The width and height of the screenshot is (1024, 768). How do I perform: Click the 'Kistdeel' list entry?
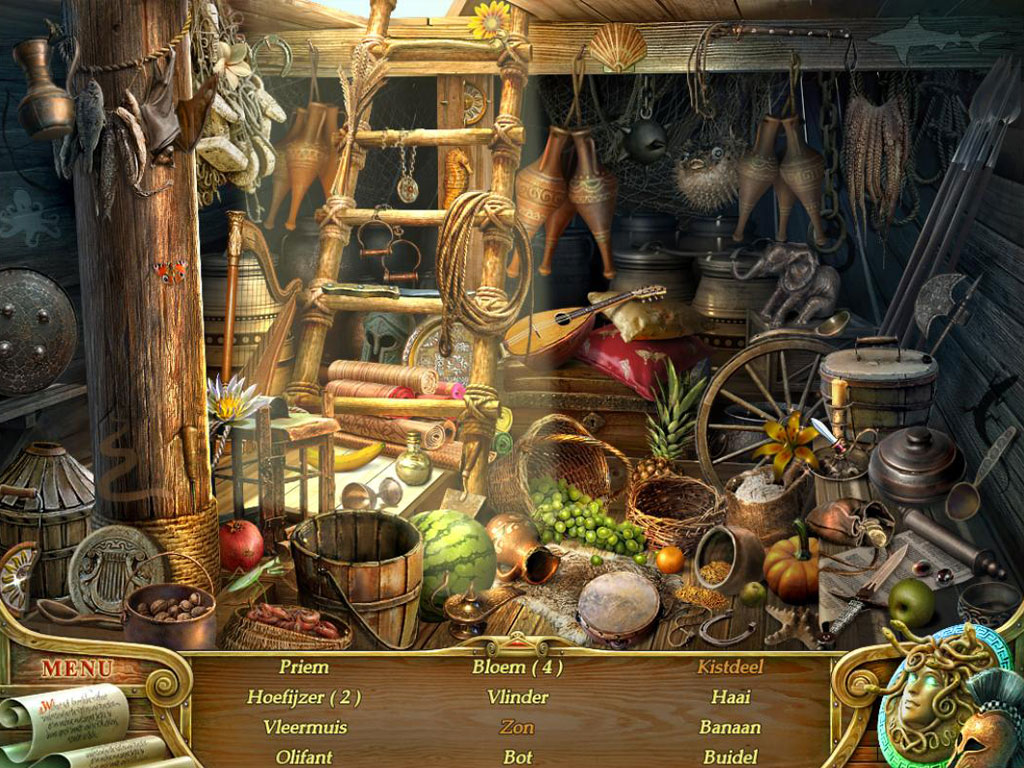[x=730, y=667]
